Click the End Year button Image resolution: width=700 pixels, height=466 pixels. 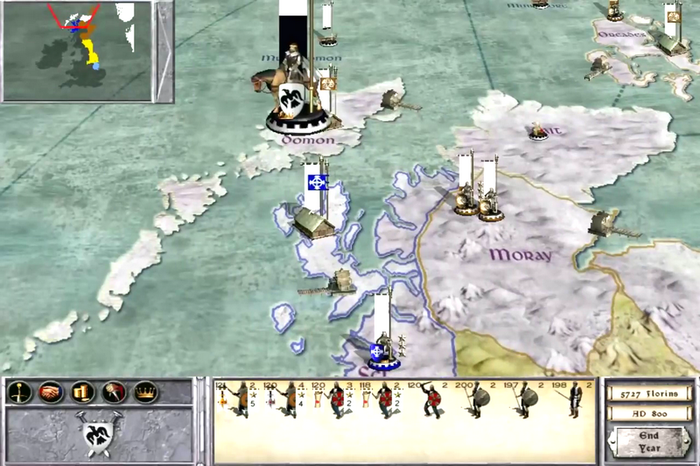[649, 440]
